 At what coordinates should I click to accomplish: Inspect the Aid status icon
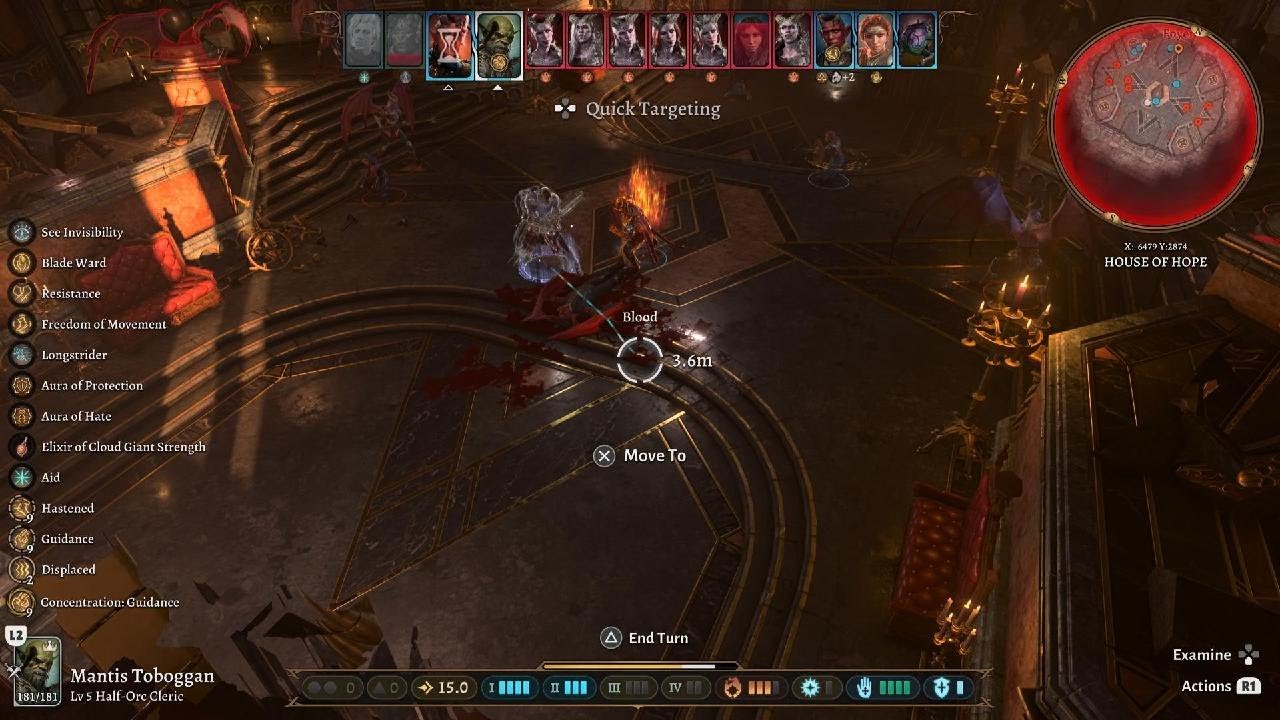[x=22, y=478]
